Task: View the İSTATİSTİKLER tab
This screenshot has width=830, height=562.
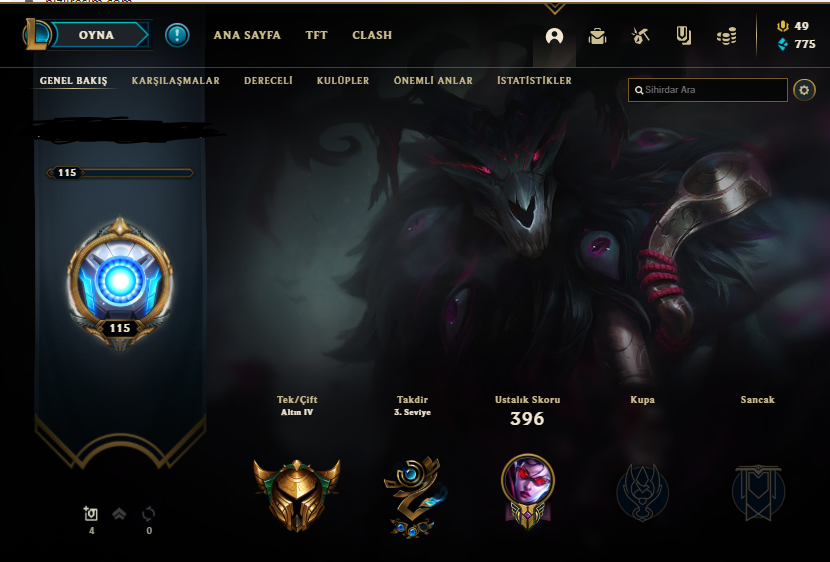Action: point(534,80)
